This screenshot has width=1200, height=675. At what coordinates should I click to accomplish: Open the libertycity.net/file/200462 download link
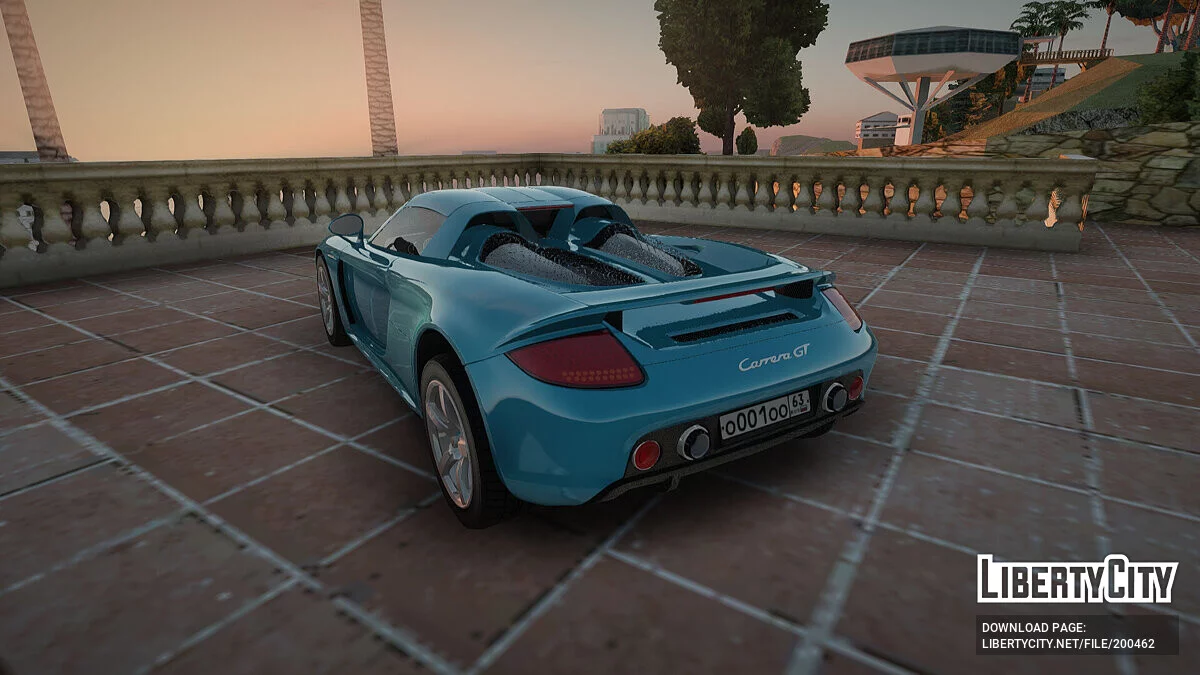pyautogui.click(x=1068, y=644)
